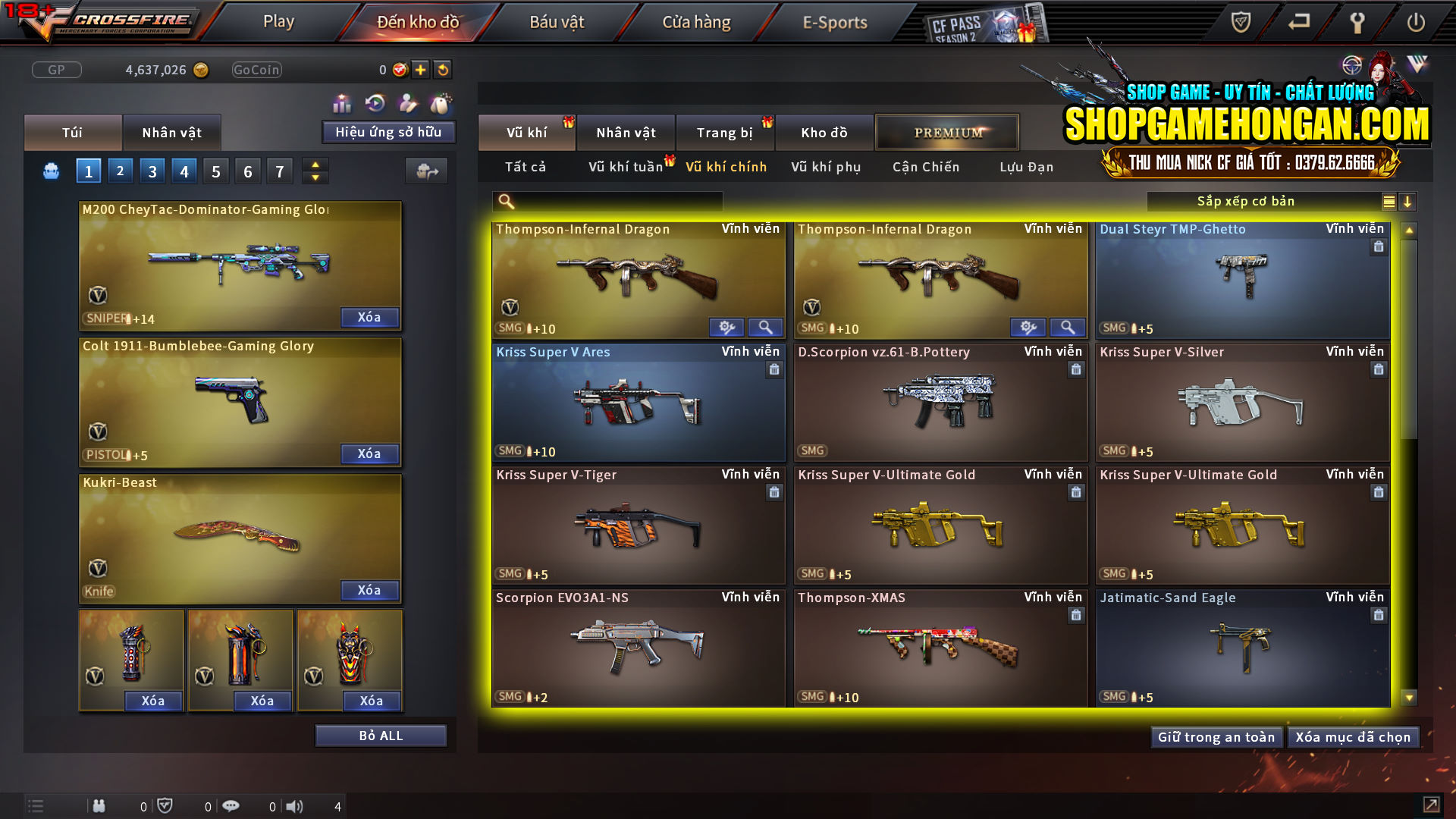1456x819 pixels.
Task: Click the magnifier preview icon on Thompson-Infernal Dragon
Action: [765, 327]
